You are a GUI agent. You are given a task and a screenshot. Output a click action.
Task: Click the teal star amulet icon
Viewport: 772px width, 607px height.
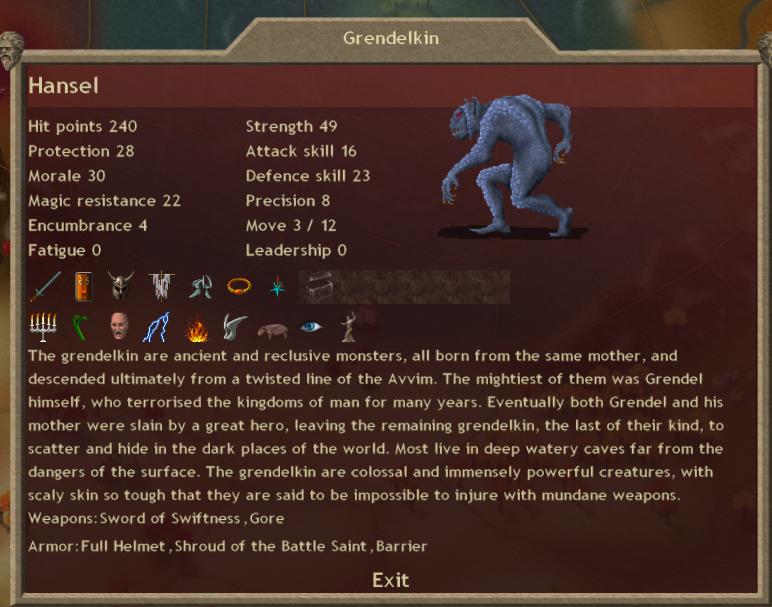click(275, 287)
